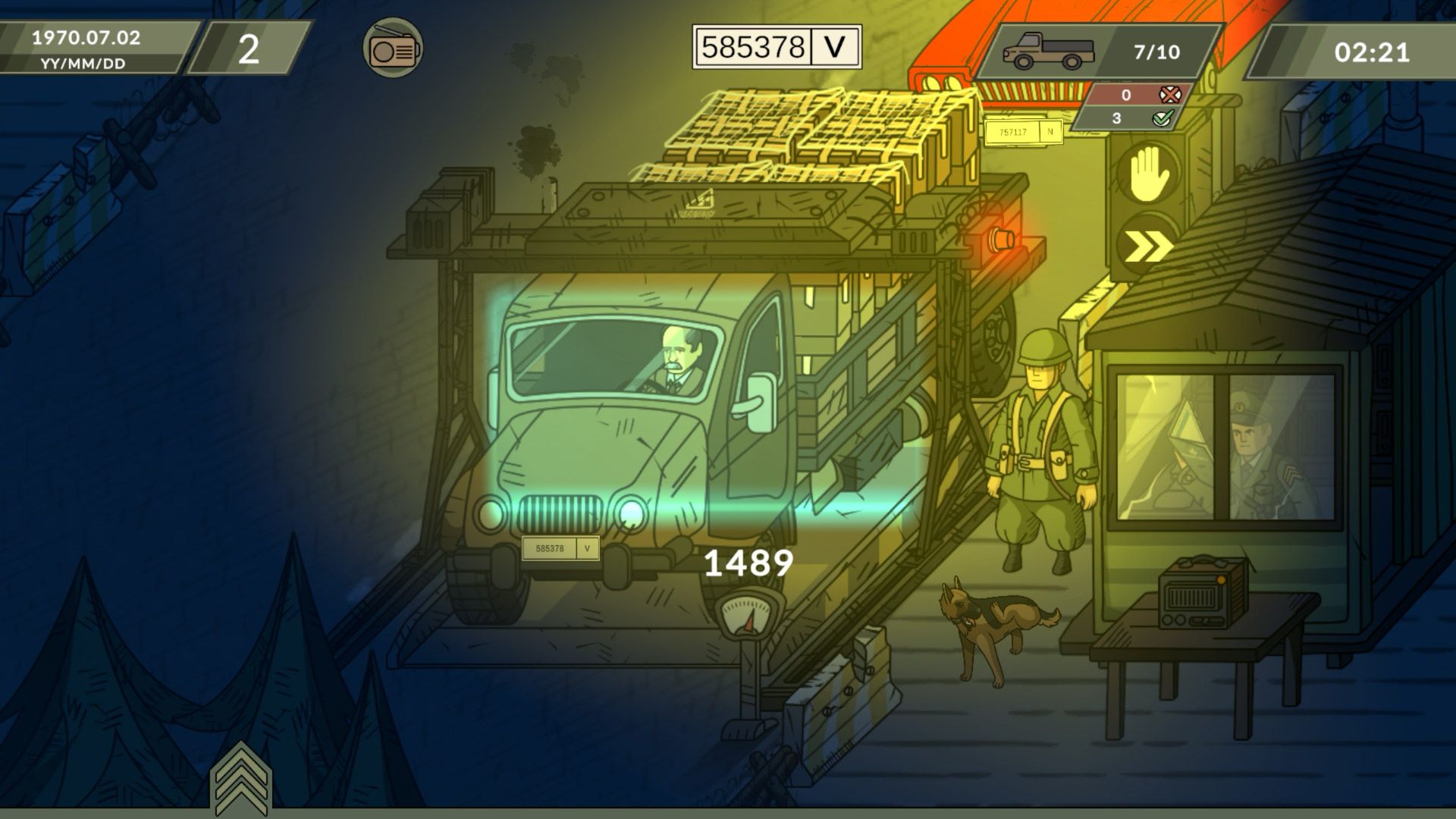The height and width of the screenshot is (819, 1456).
Task: Expand the chevron rank panel at the bottom
Action: click(x=240, y=778)
